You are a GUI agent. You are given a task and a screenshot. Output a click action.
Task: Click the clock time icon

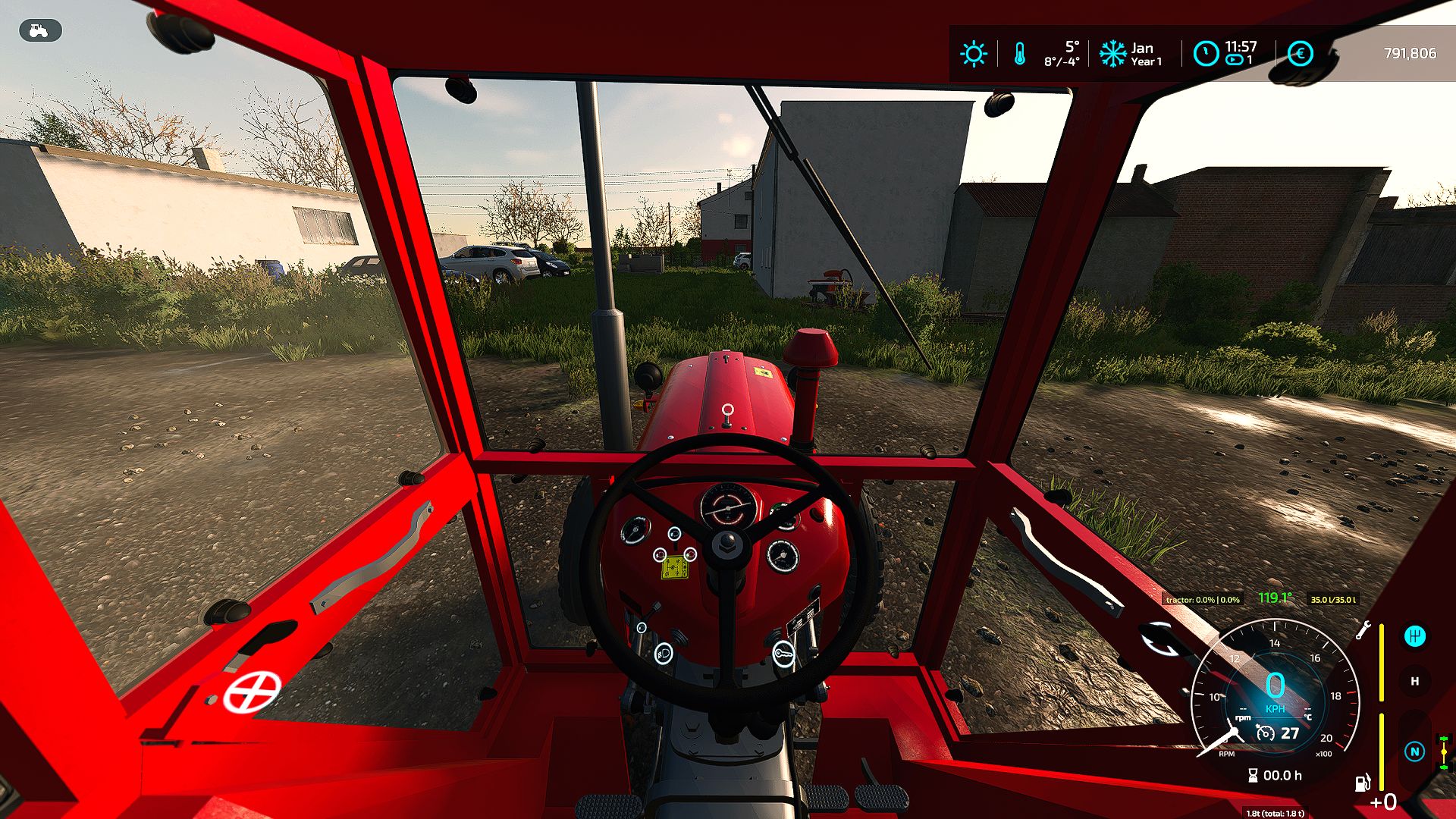point(1205,54)
